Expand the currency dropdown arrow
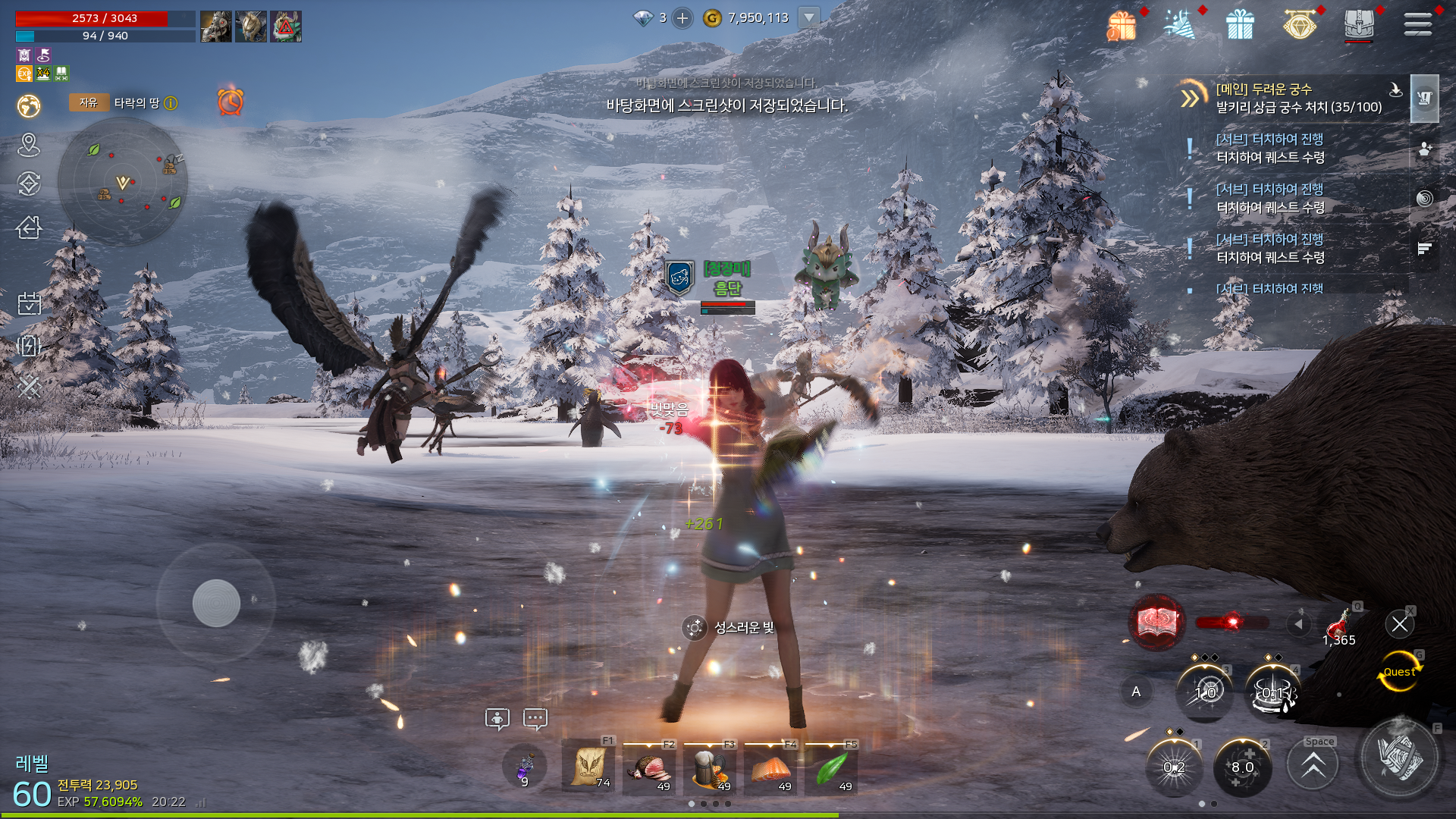Screen dimensions: 1456x819 (809, 17)
